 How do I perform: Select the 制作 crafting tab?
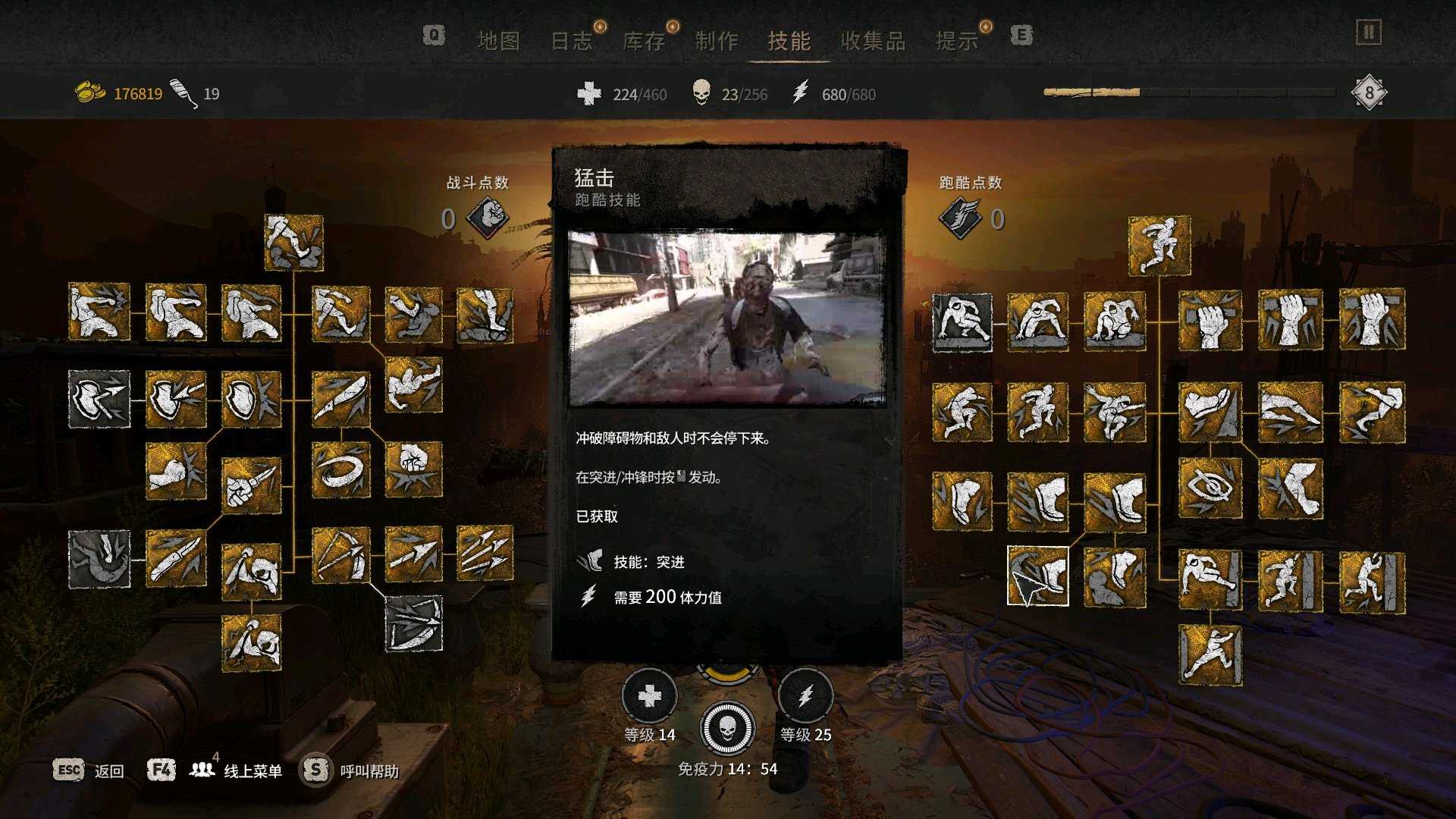pos(716,41)
